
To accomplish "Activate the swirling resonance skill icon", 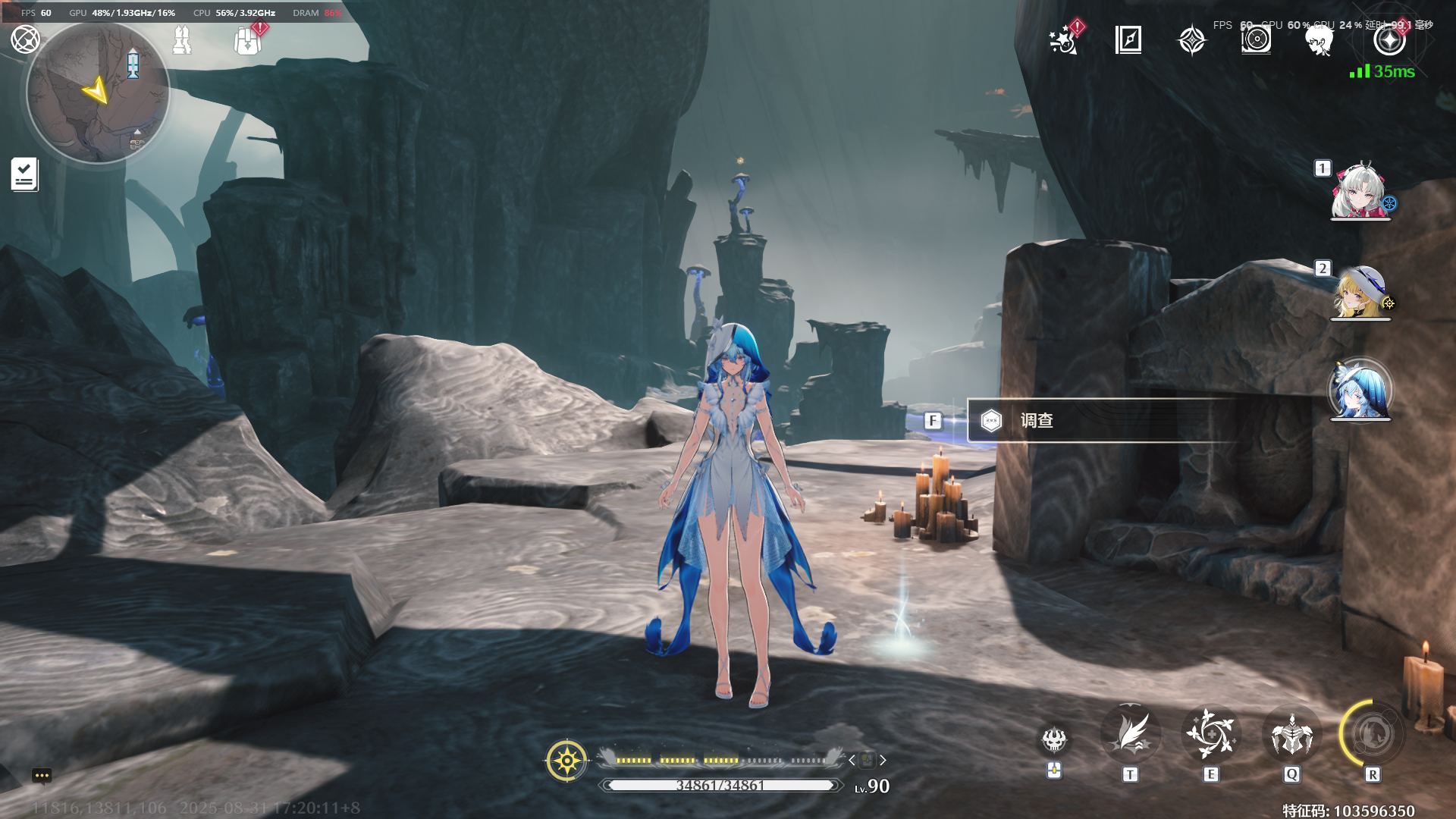I will (x=1211, y=734).
